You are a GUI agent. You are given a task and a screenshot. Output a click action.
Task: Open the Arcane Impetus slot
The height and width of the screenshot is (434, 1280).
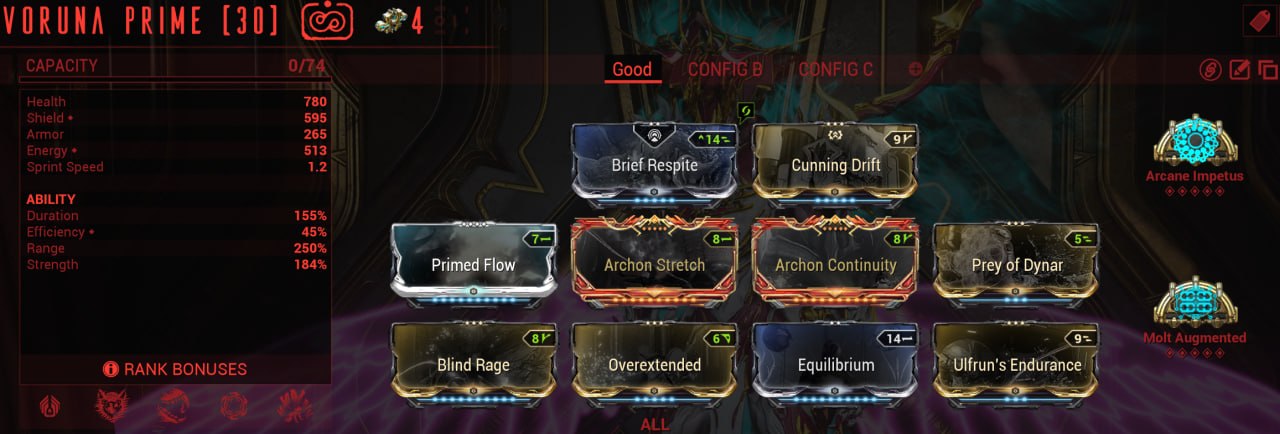point(1194,142)
